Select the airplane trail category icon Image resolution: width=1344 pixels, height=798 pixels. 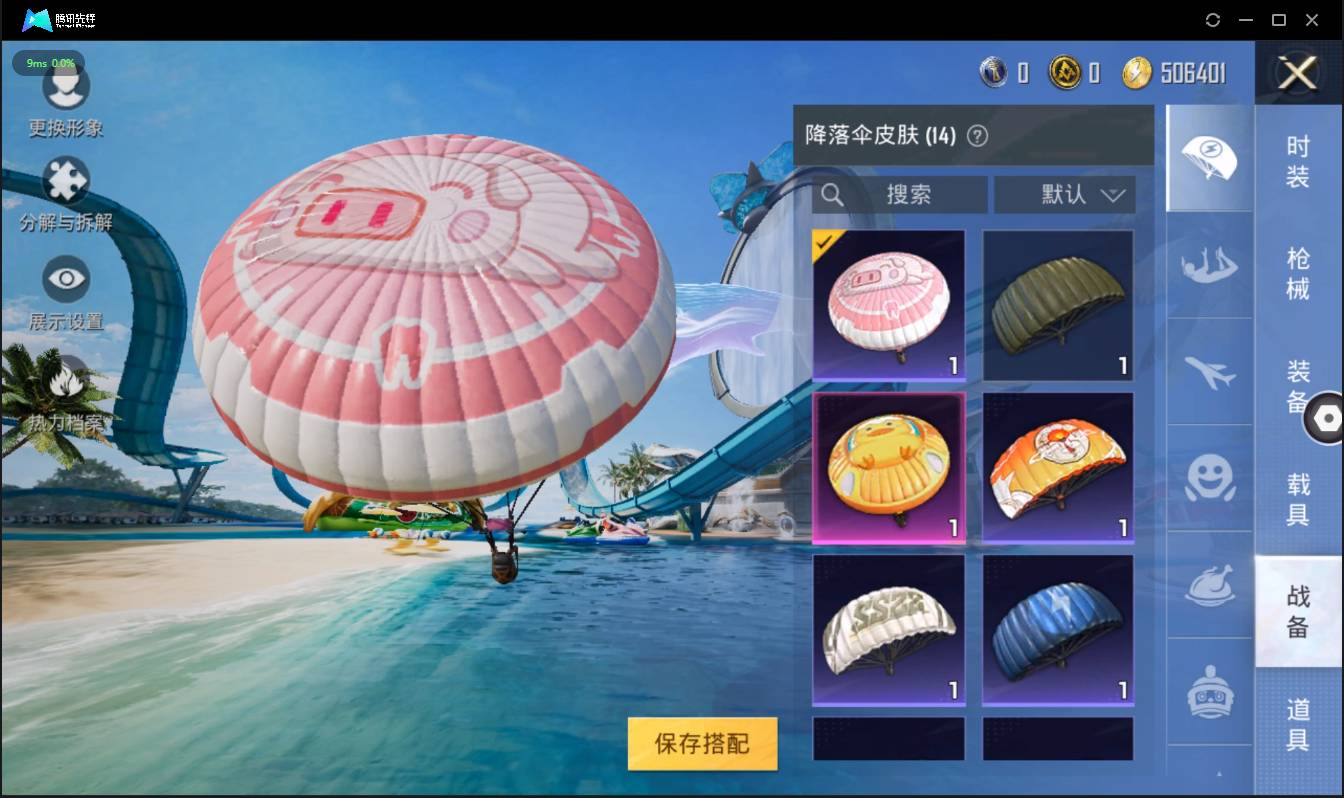point(1208,372)
